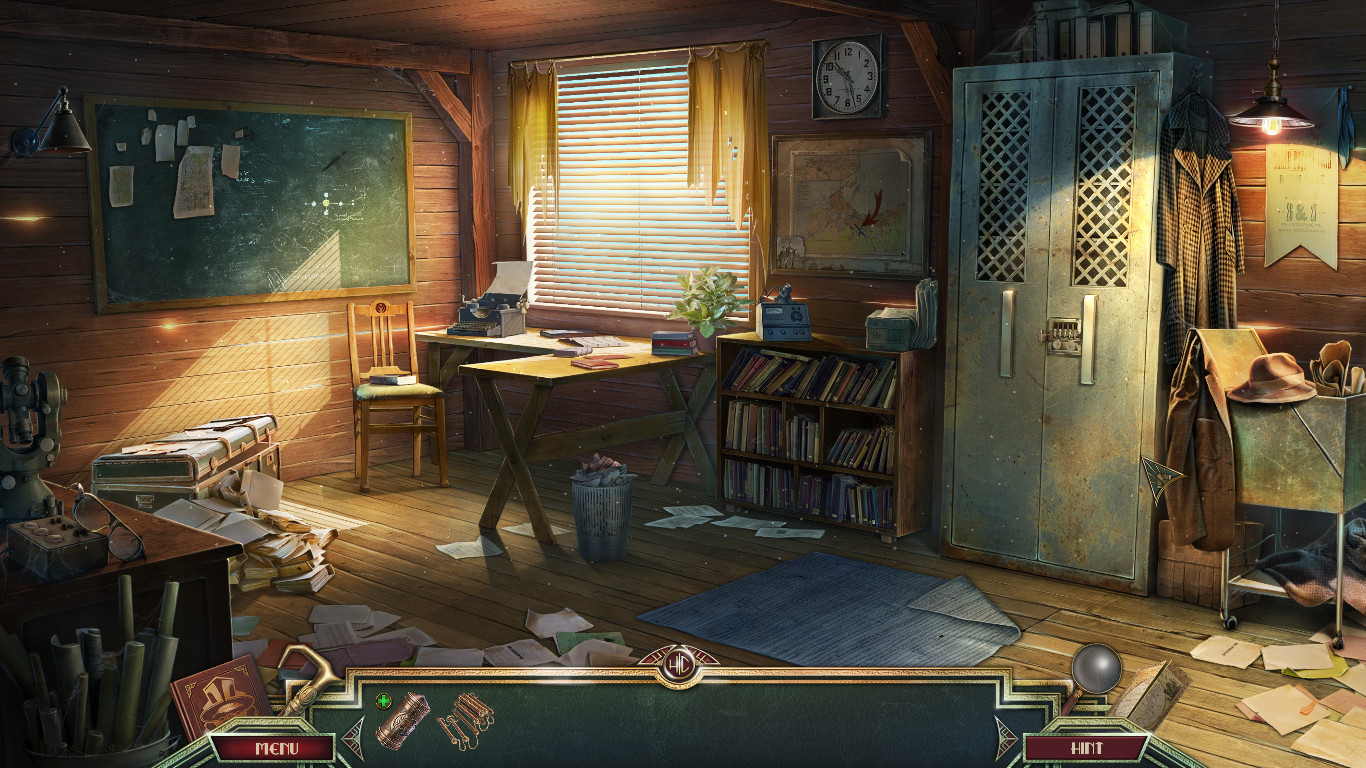The width and height of the screenshot is (1366, 768).
Task: Open the Menu button
Action: tap(272, 748)
